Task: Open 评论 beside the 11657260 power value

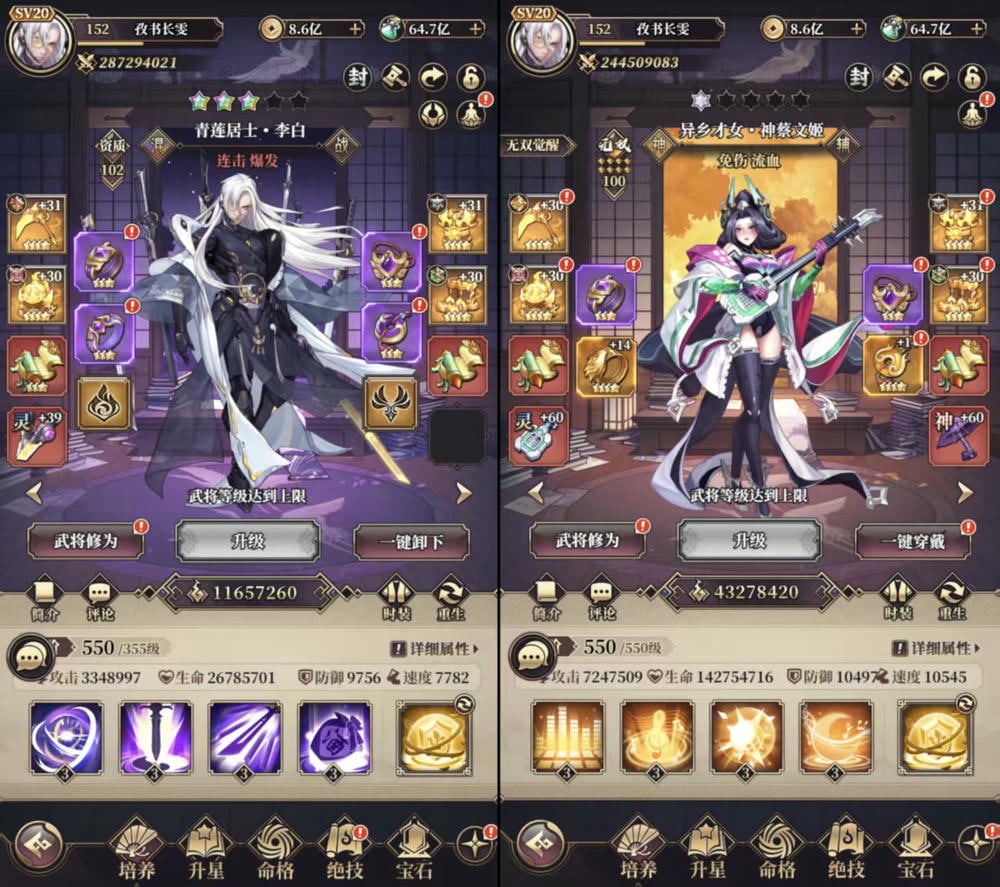Action: click(99, 597)
